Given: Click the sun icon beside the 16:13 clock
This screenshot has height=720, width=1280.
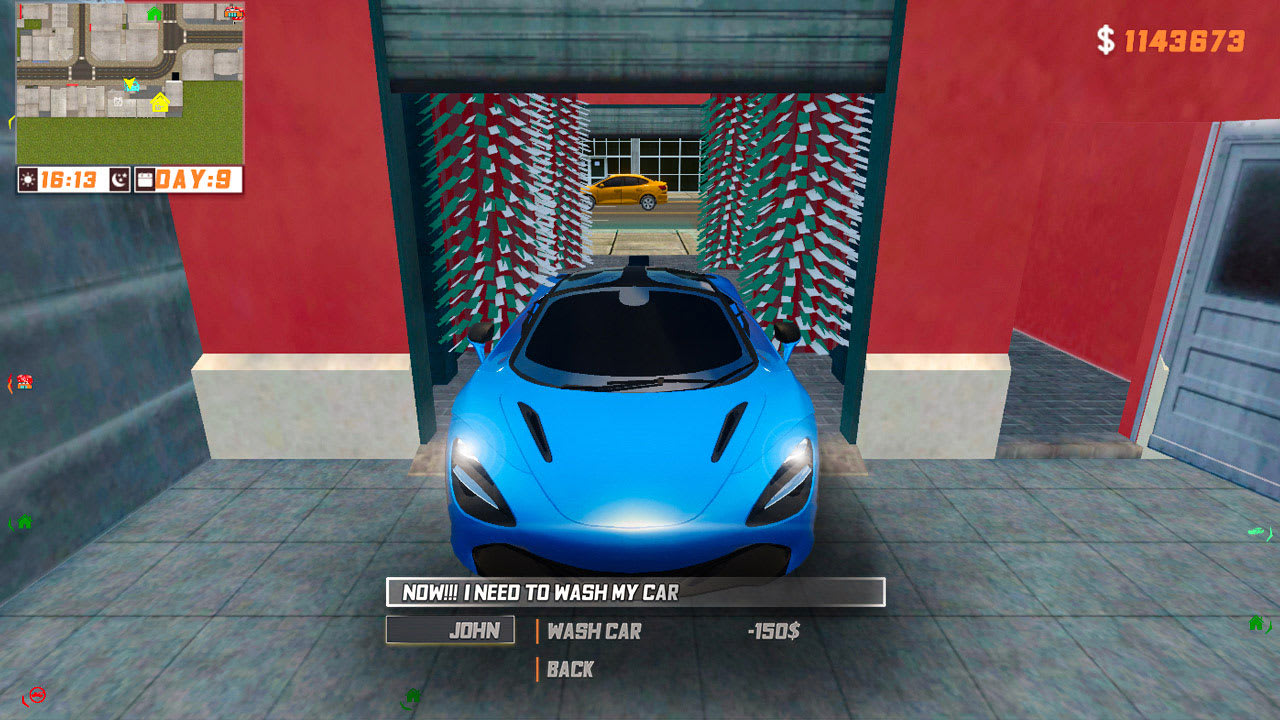Looking at the screenshot, I should click(x=26, y=178).
